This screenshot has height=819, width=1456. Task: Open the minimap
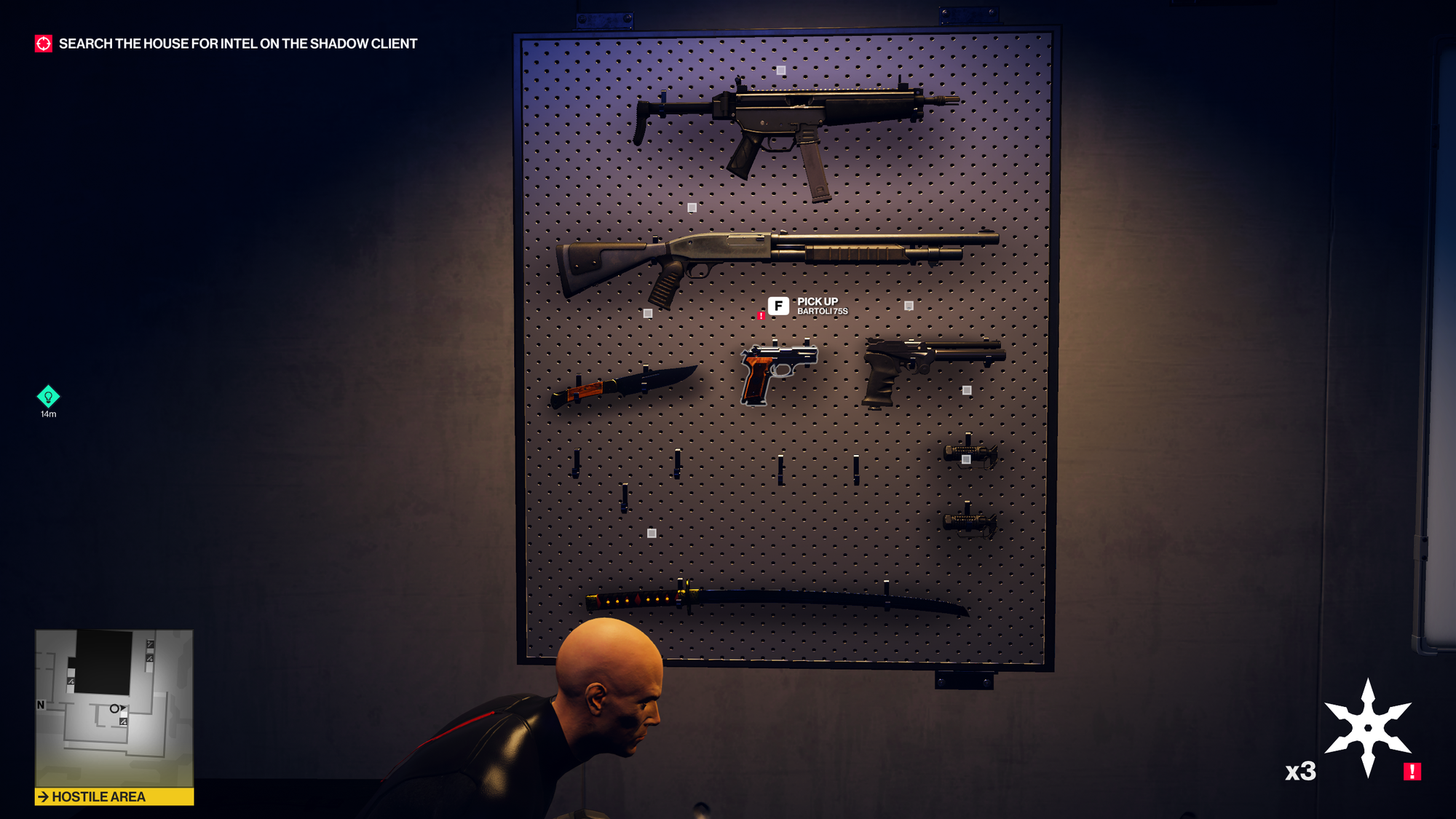click(114, 708)
